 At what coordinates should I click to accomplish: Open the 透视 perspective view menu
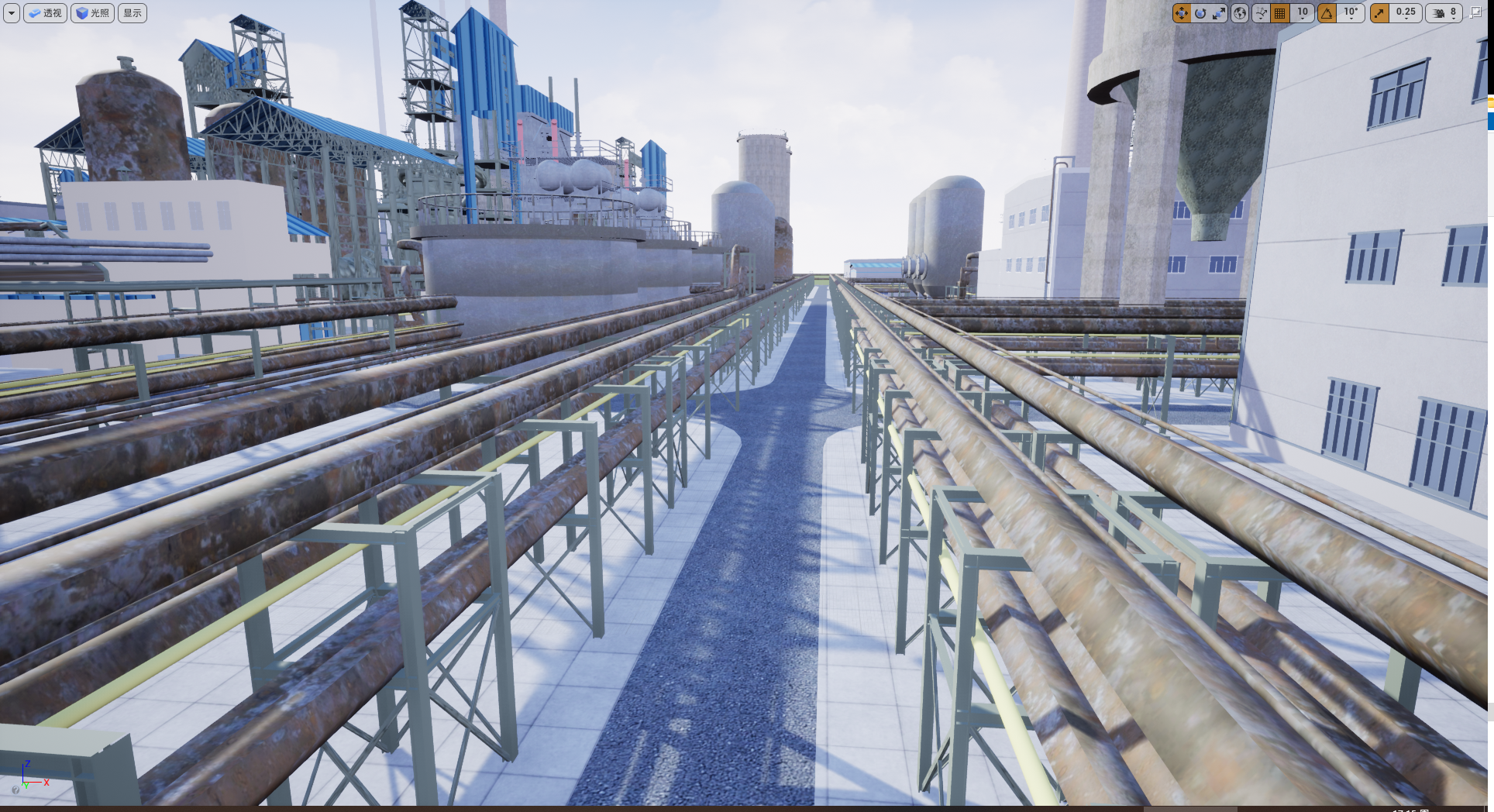[x=45, y=13]
